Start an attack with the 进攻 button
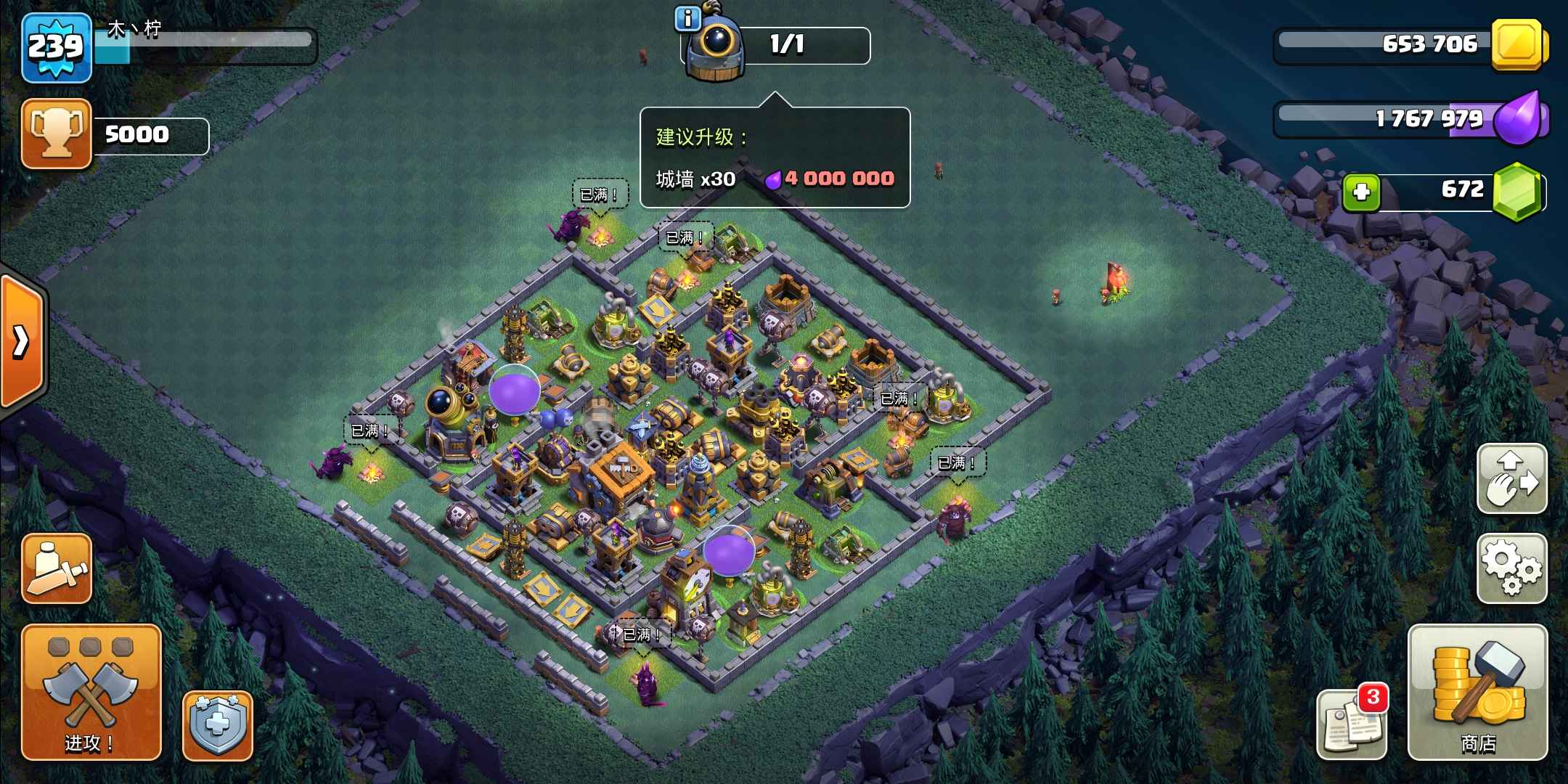This screenshot has width=1568, height=784. (x=91, y=692)
